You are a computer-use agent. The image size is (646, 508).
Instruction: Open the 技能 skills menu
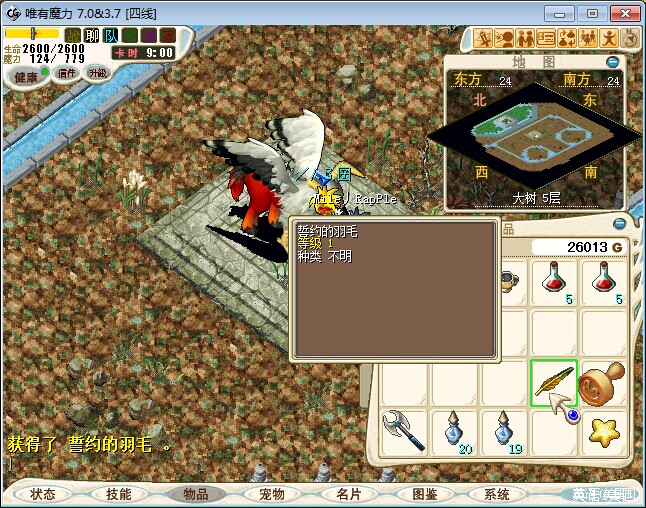pyautogui.click(x=119, y=494)
